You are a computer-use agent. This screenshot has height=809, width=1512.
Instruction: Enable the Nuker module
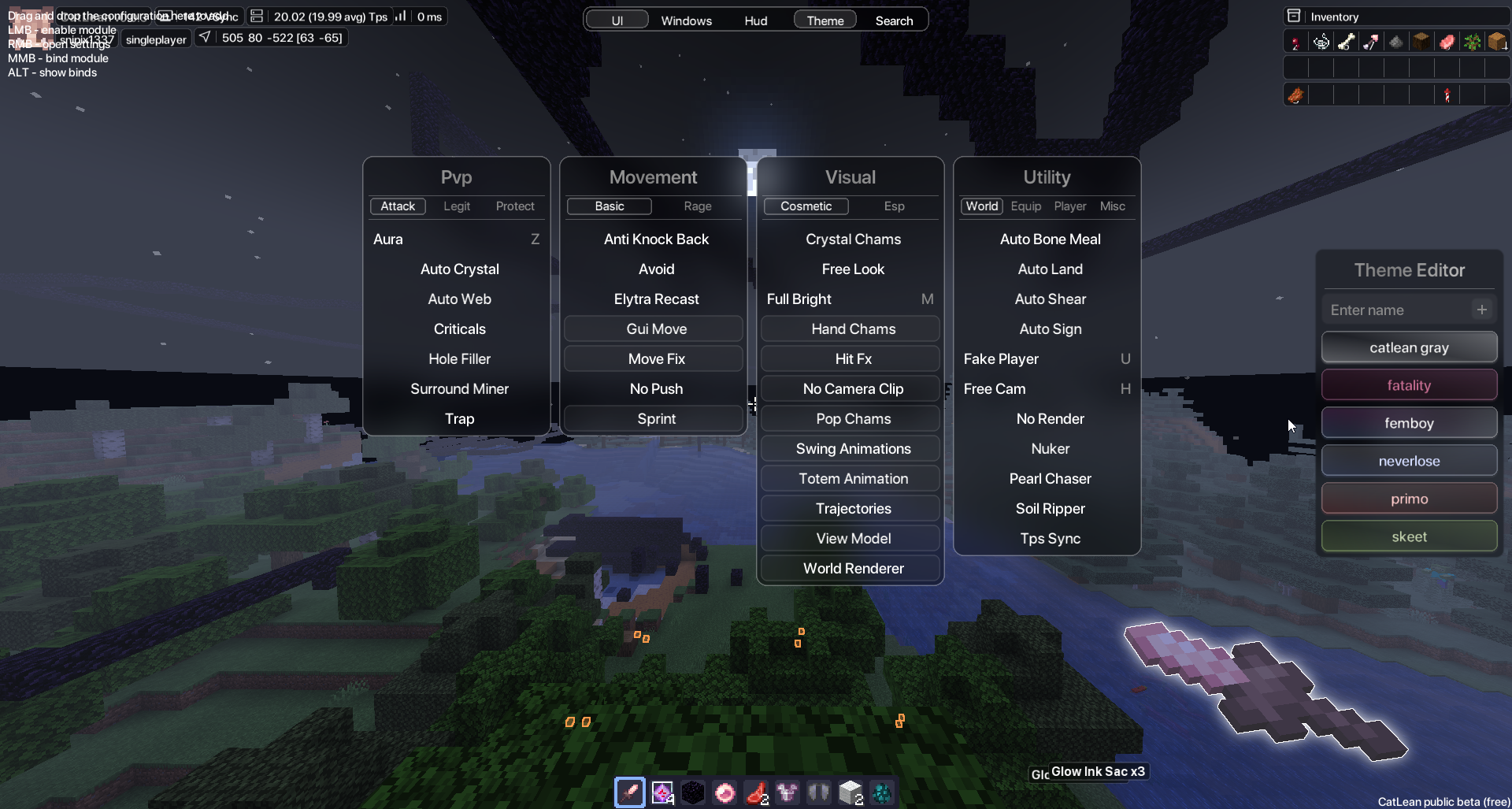click(x=1050, y=449)
